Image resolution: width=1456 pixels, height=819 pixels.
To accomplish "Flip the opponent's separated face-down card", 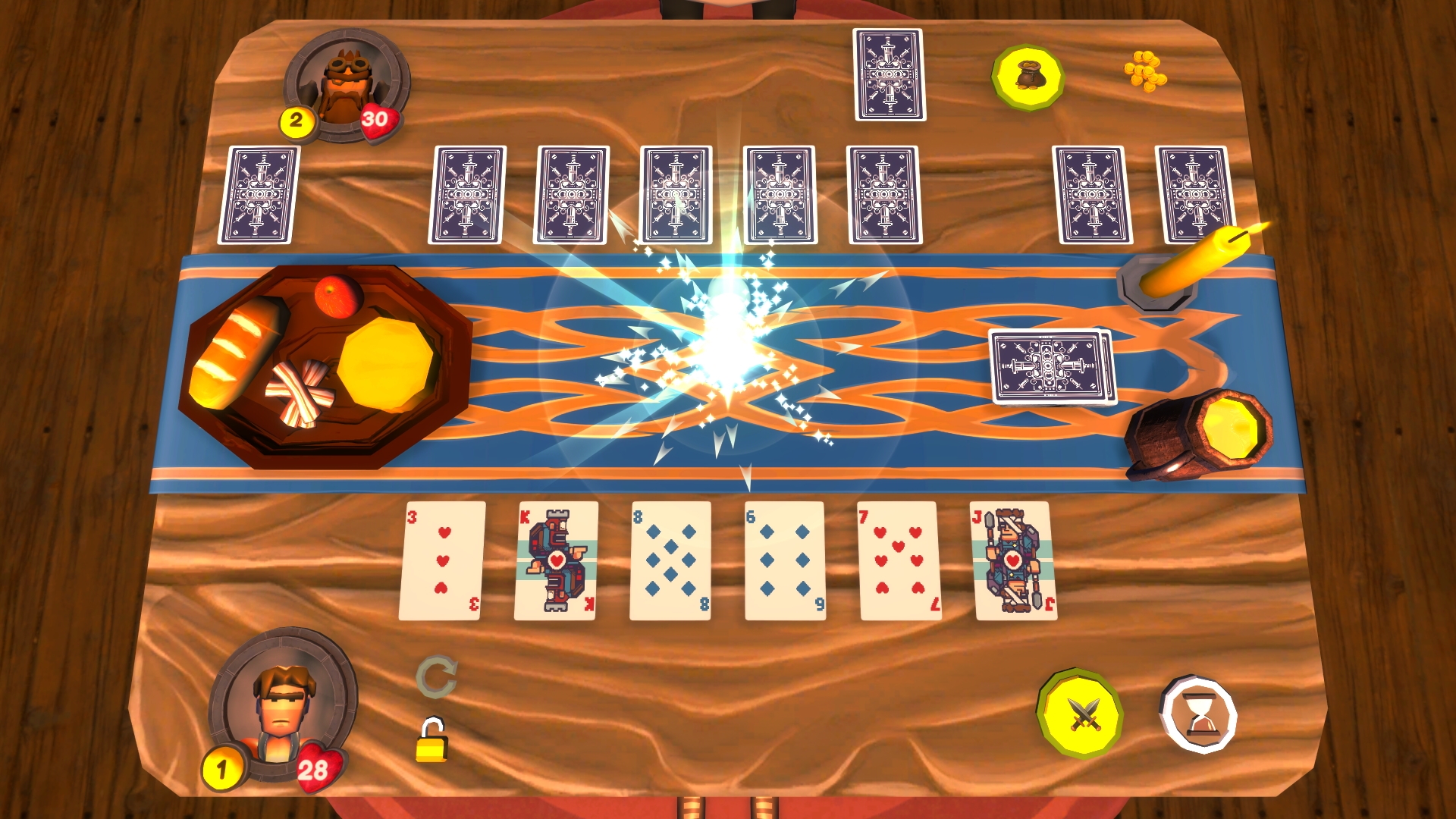I will click(x=888, y=74).
